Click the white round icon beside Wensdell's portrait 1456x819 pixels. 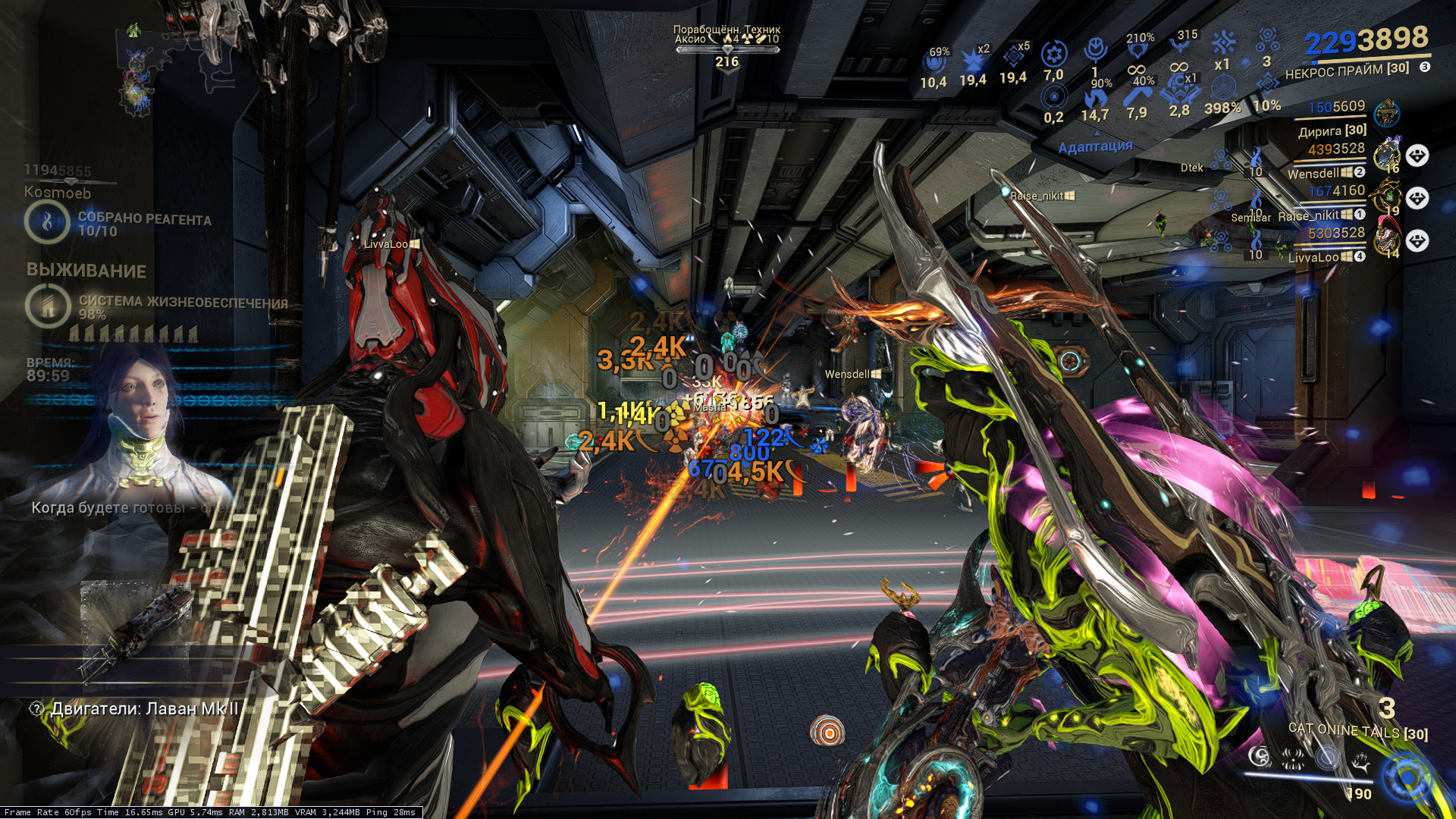coord(1417,156)
